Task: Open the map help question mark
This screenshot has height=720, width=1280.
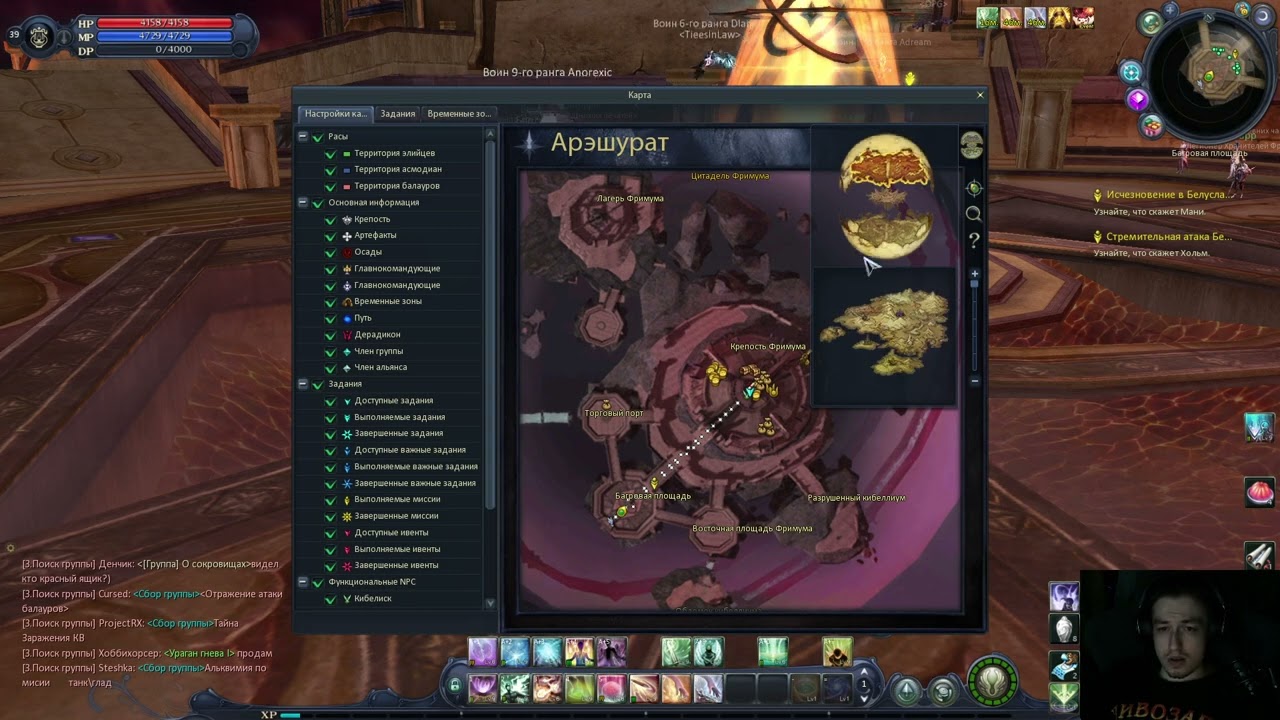Action: pos(973,240)
